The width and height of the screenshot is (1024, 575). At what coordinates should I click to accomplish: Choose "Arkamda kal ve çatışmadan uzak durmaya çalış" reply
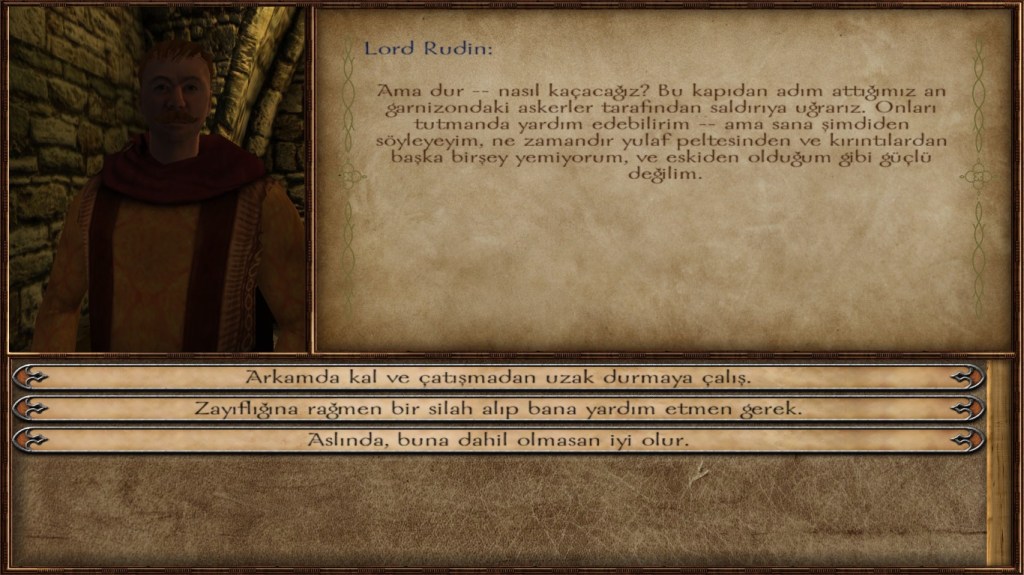coord(498,378)
